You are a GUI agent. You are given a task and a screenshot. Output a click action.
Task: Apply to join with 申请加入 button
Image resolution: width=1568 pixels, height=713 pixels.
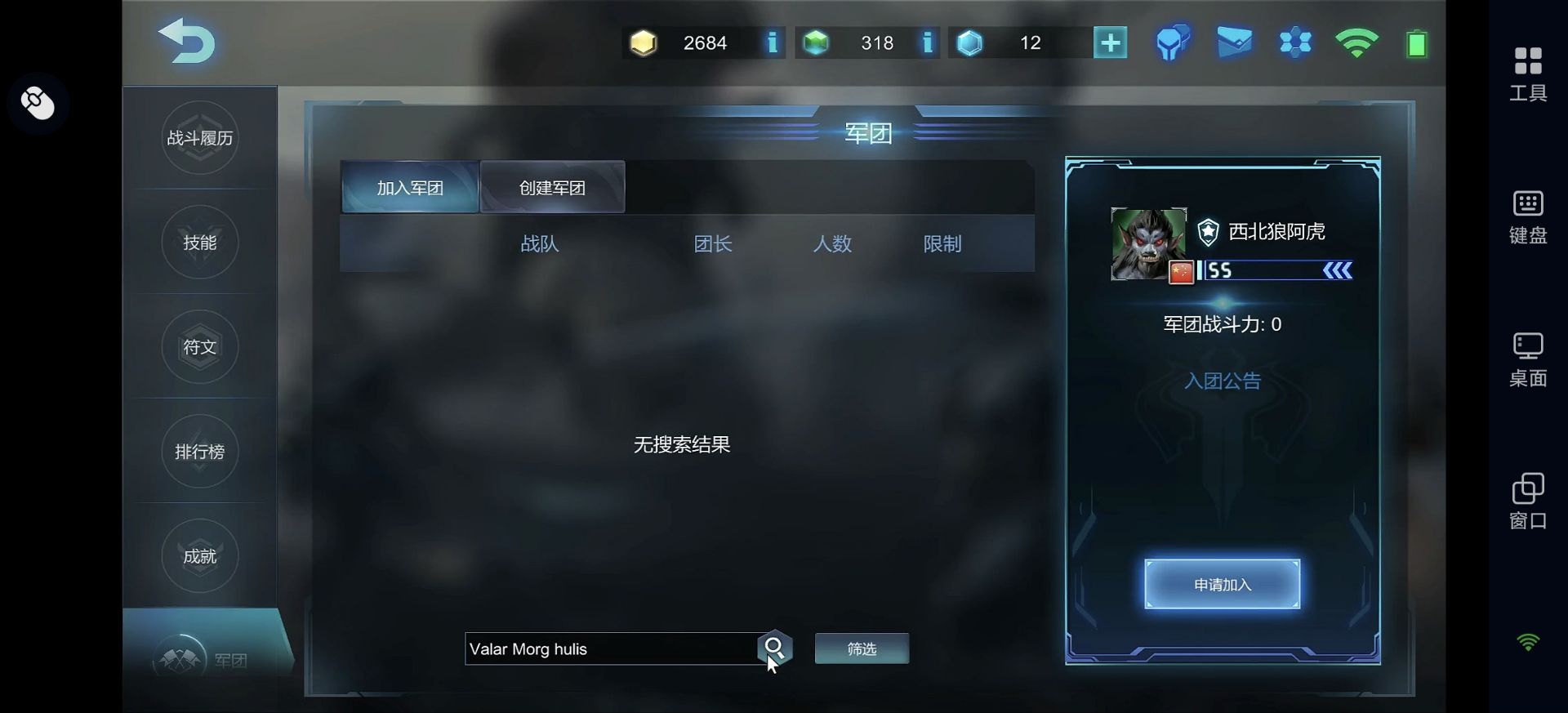point(1222,584)
